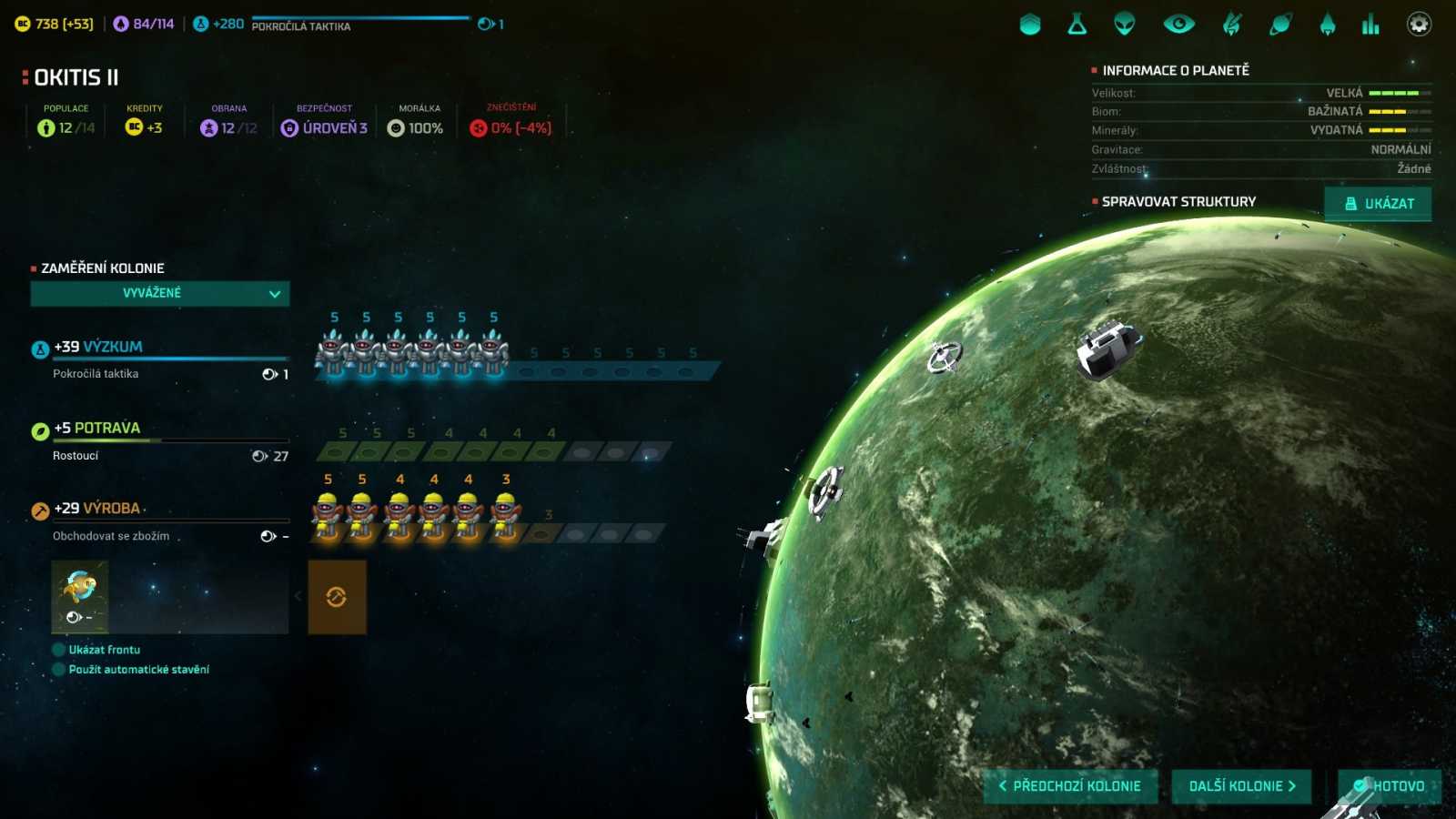The image size is (1456, 819).
Task: Open the rocket fleet screen
Action: click(x=1328, y=25)
